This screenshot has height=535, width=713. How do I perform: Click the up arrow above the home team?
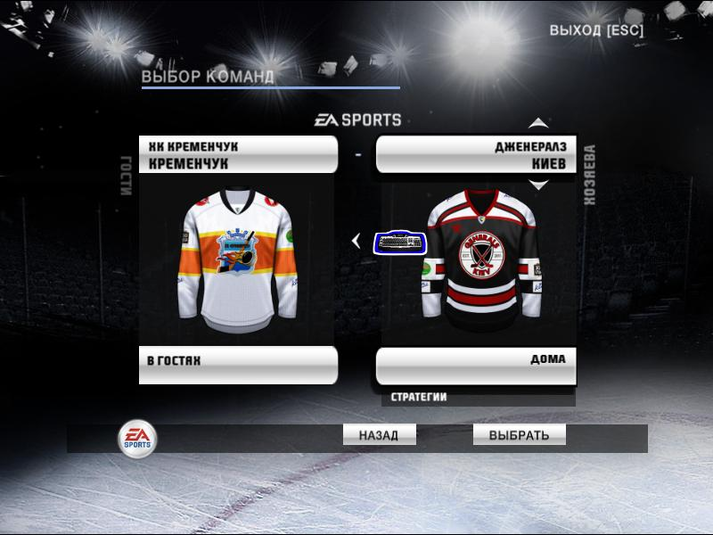[x=538, y=123]
